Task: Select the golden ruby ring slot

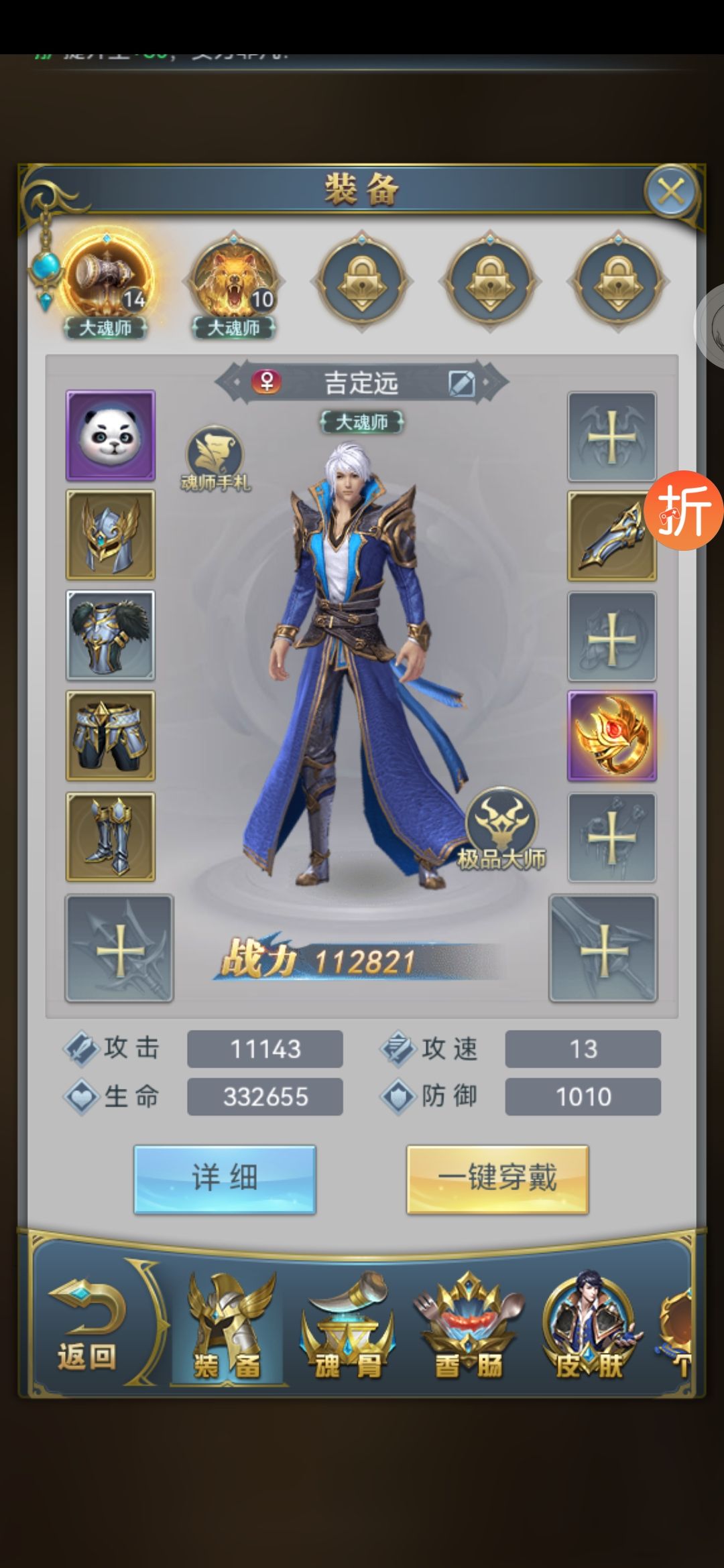Action: 612,736
